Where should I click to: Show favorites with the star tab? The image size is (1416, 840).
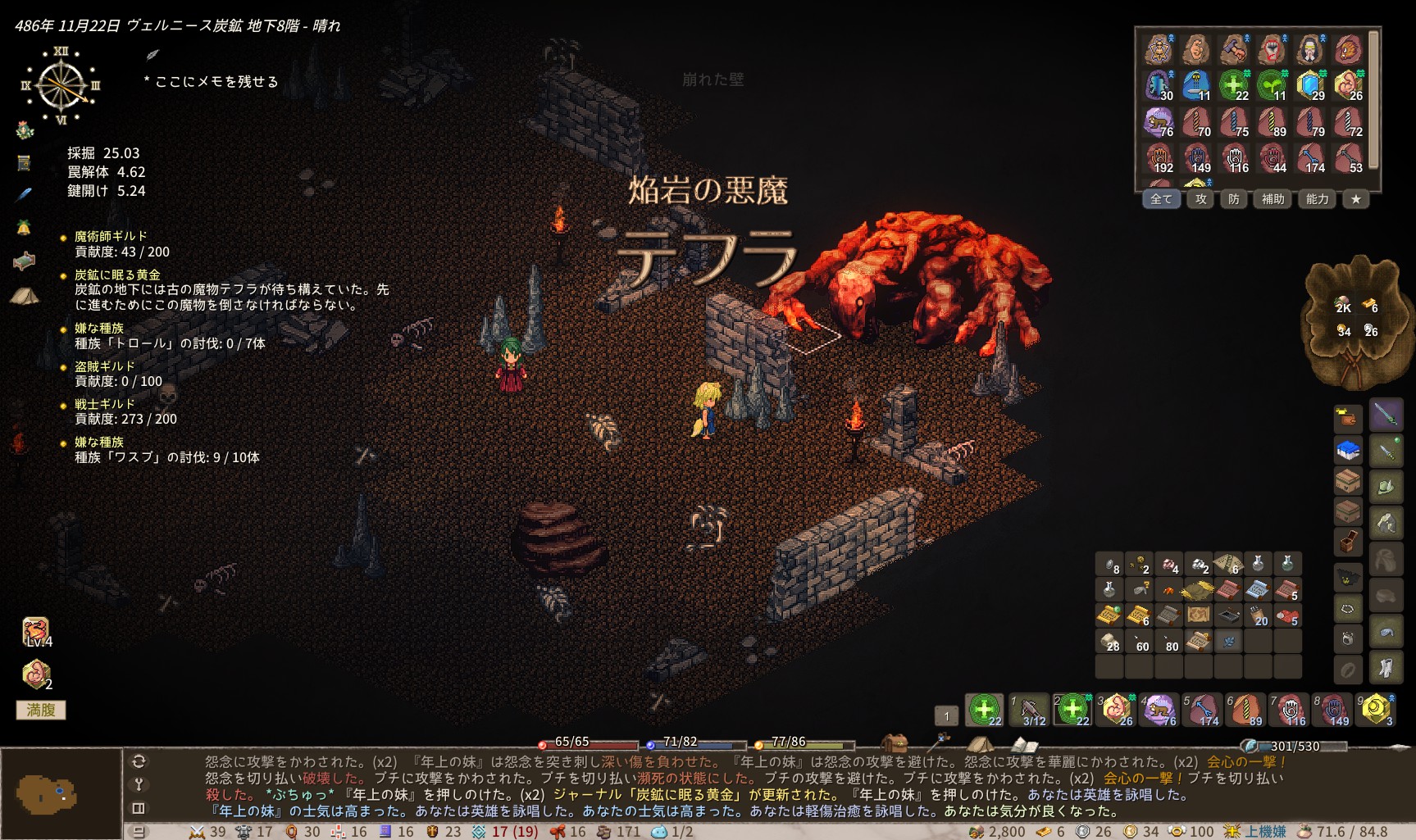[1355, 199]
